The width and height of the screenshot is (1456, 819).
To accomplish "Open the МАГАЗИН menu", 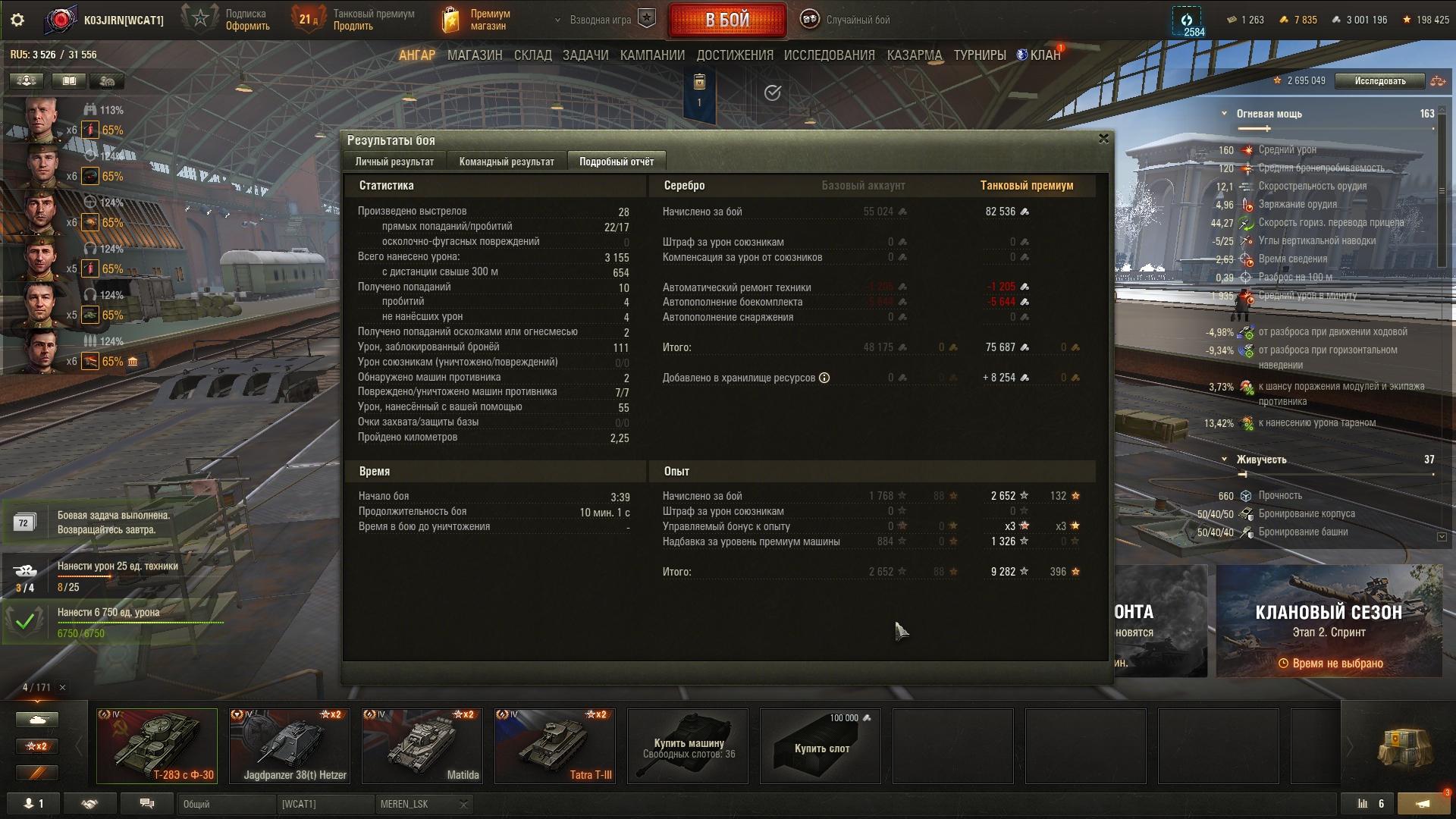I will (475, 55).
